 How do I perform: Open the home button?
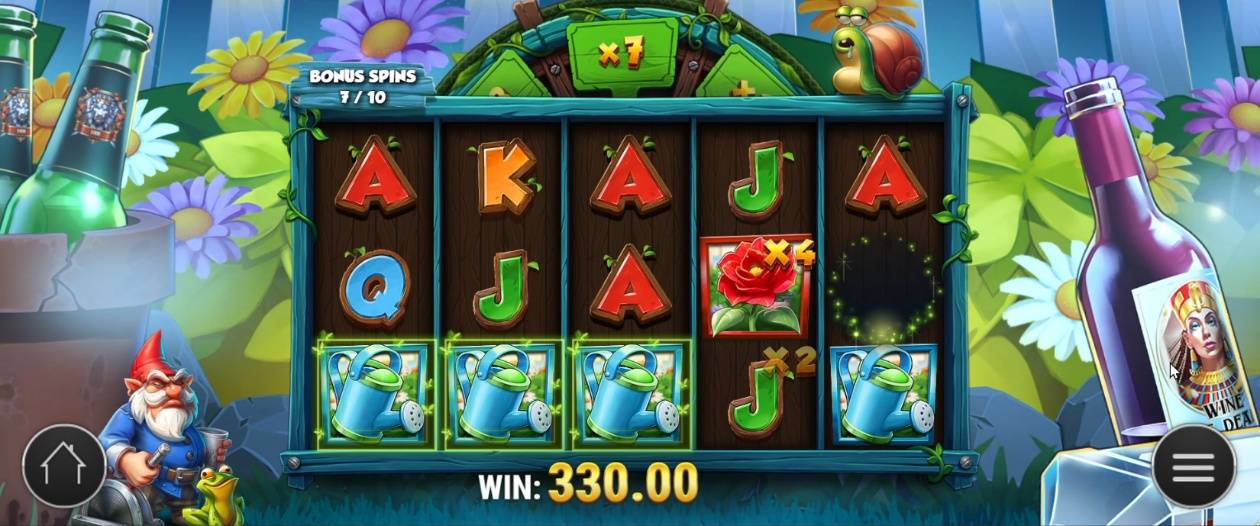64,465
